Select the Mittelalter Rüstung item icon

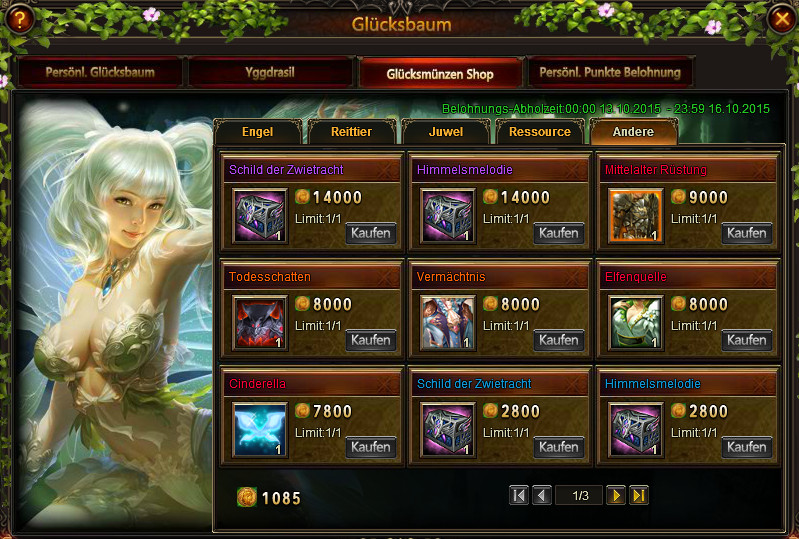[636, 216]
